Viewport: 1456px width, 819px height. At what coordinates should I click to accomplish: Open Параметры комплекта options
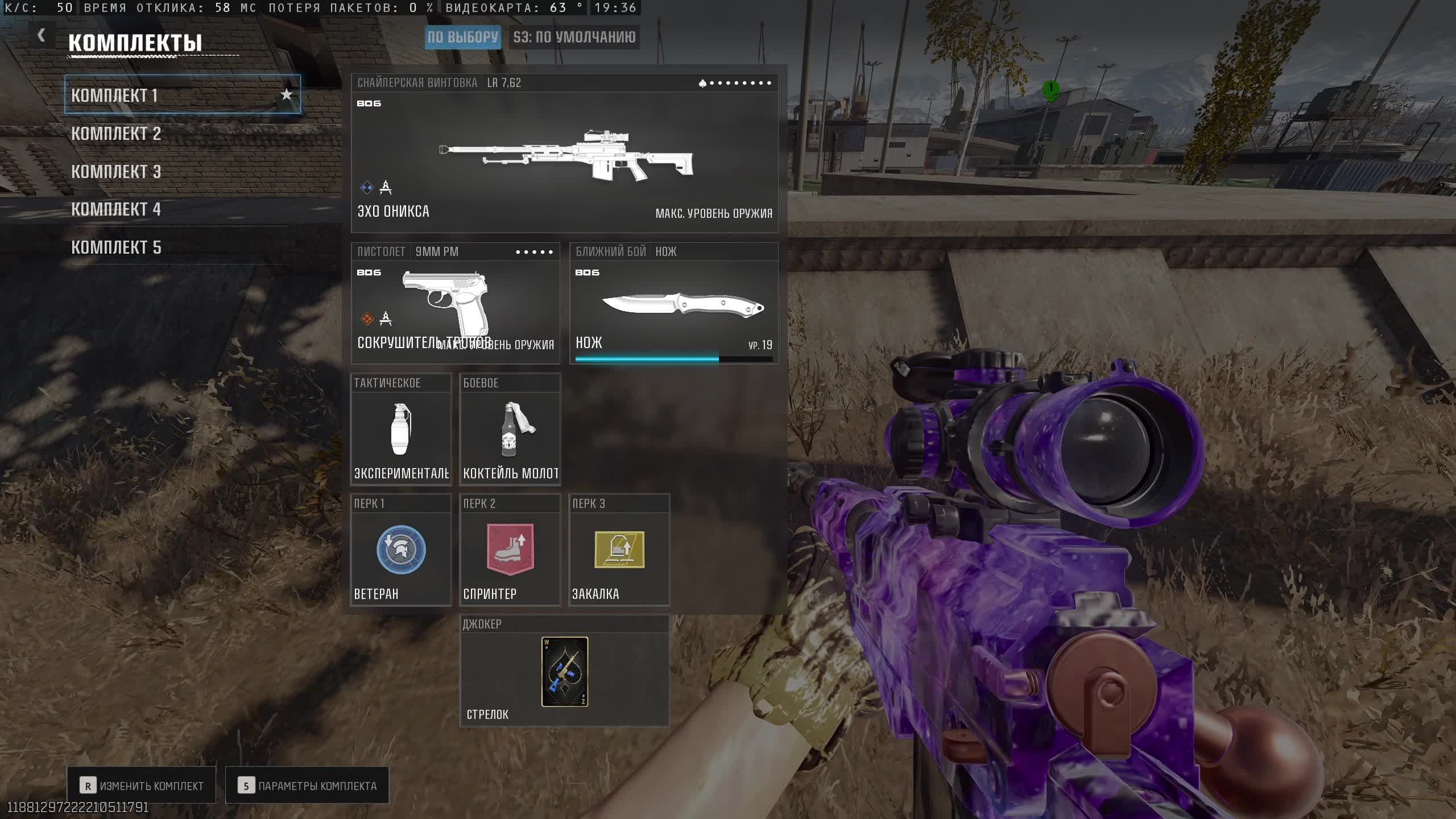pyautogui.click(x=307, y=785)
